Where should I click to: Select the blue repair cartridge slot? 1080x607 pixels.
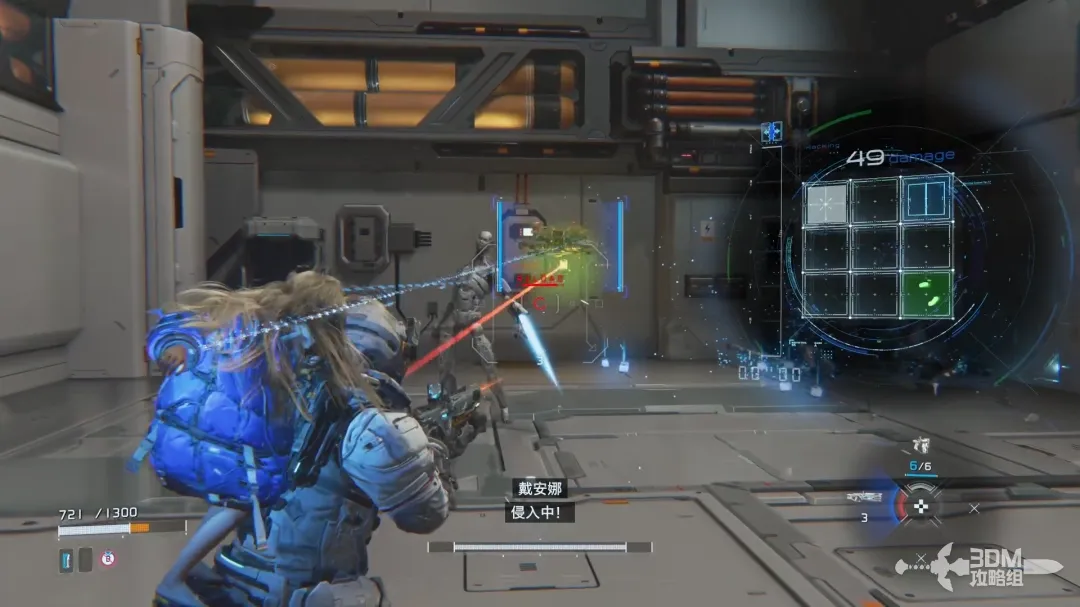(x=66, y=560)
